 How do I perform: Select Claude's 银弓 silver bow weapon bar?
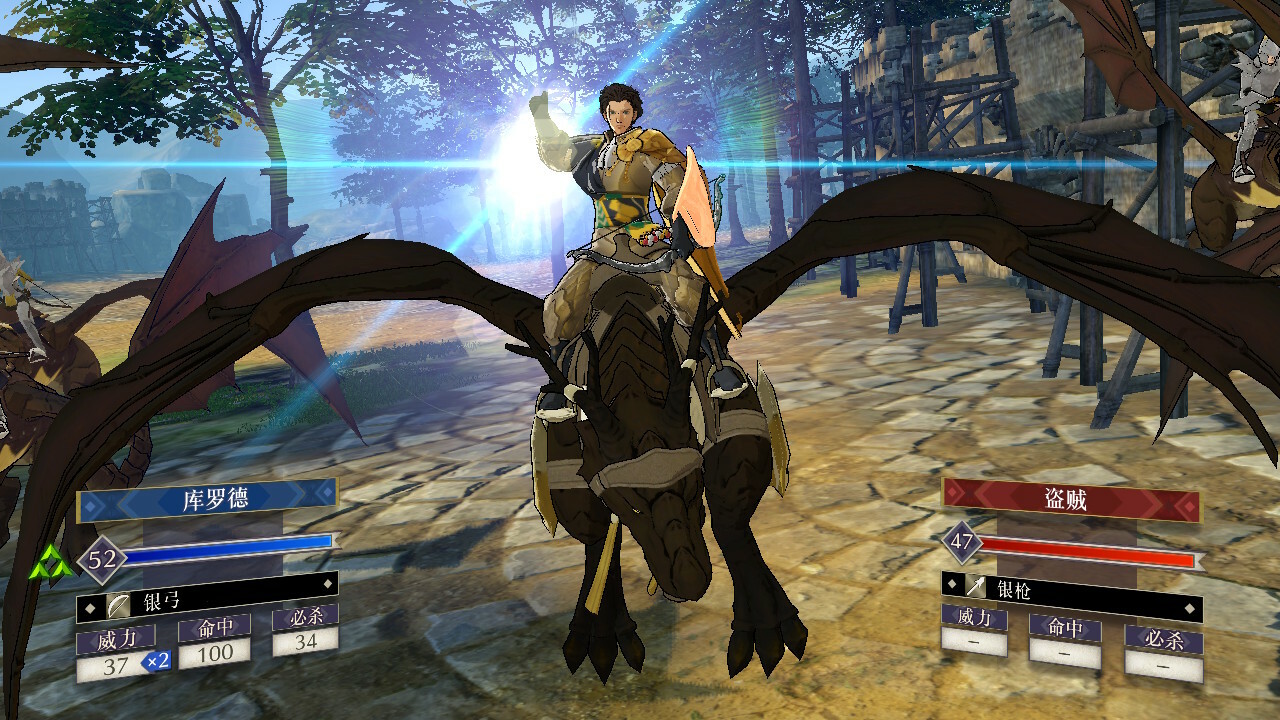[x=207, y=603]
